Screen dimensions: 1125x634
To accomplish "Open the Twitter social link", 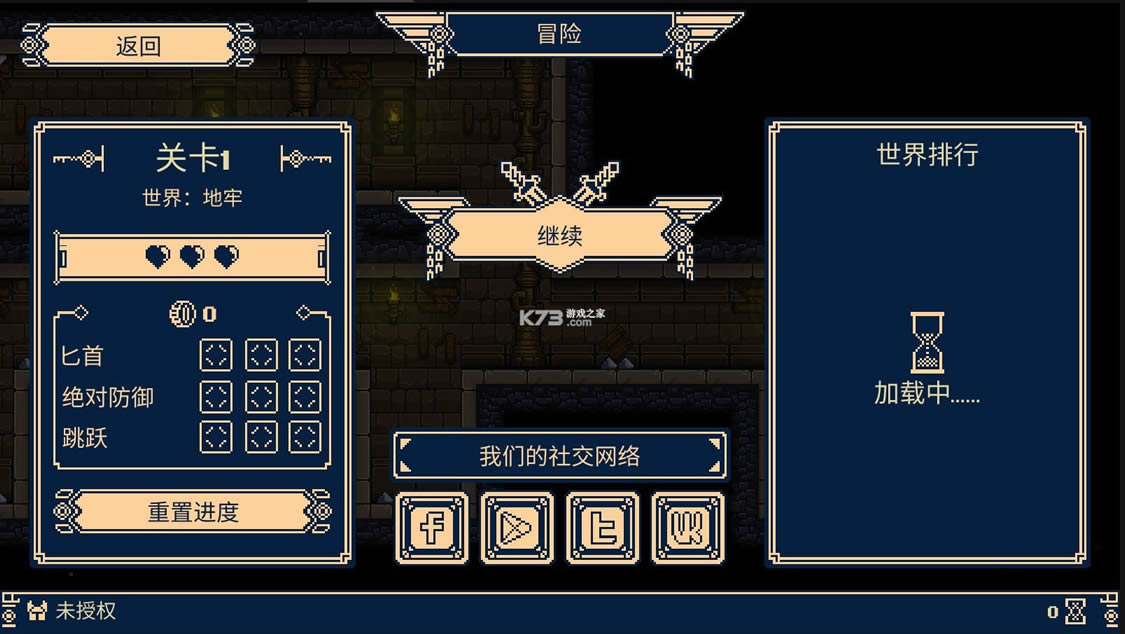I will [602, 527].
